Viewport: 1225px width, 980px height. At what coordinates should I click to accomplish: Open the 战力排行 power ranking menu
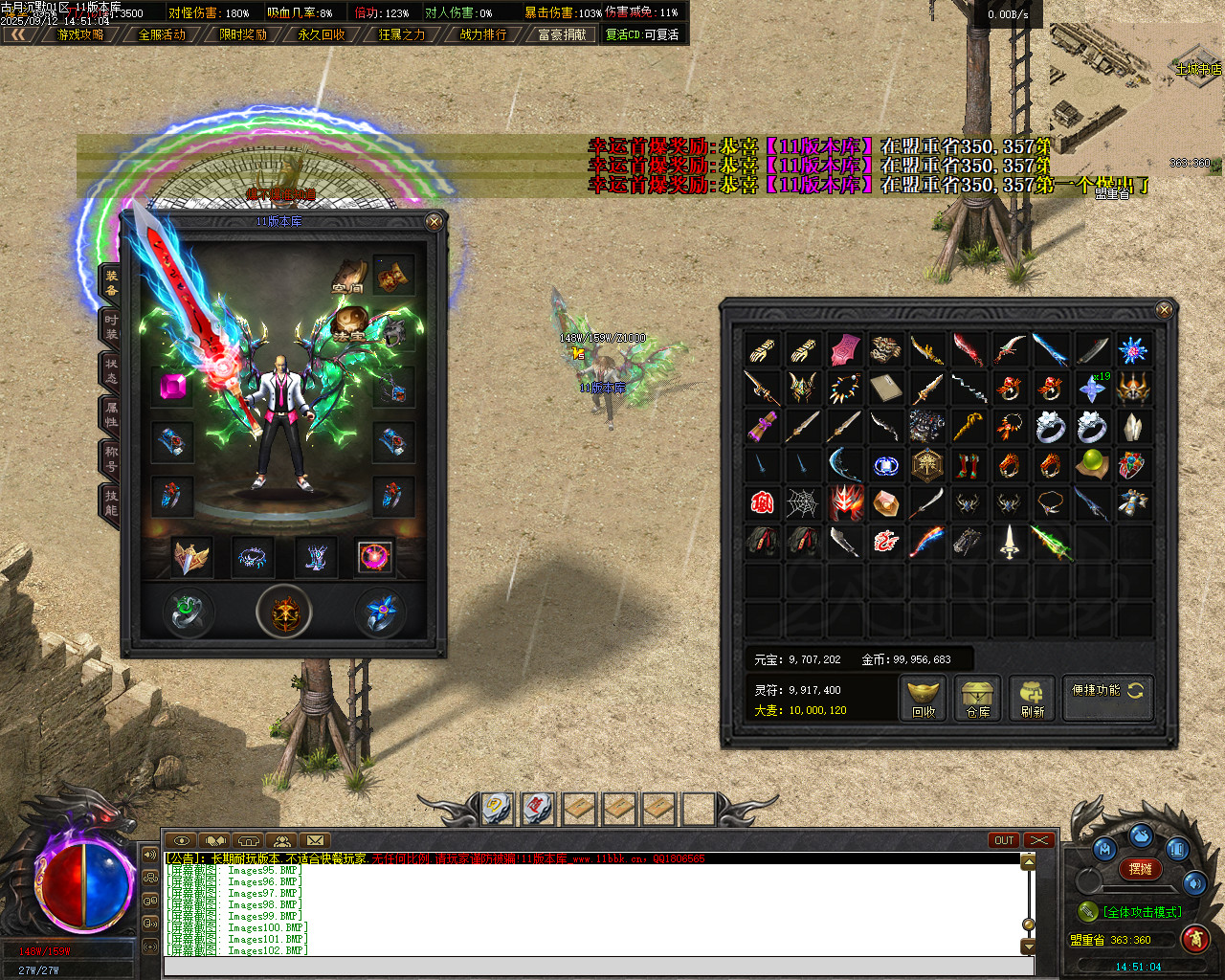click(483, 34)
